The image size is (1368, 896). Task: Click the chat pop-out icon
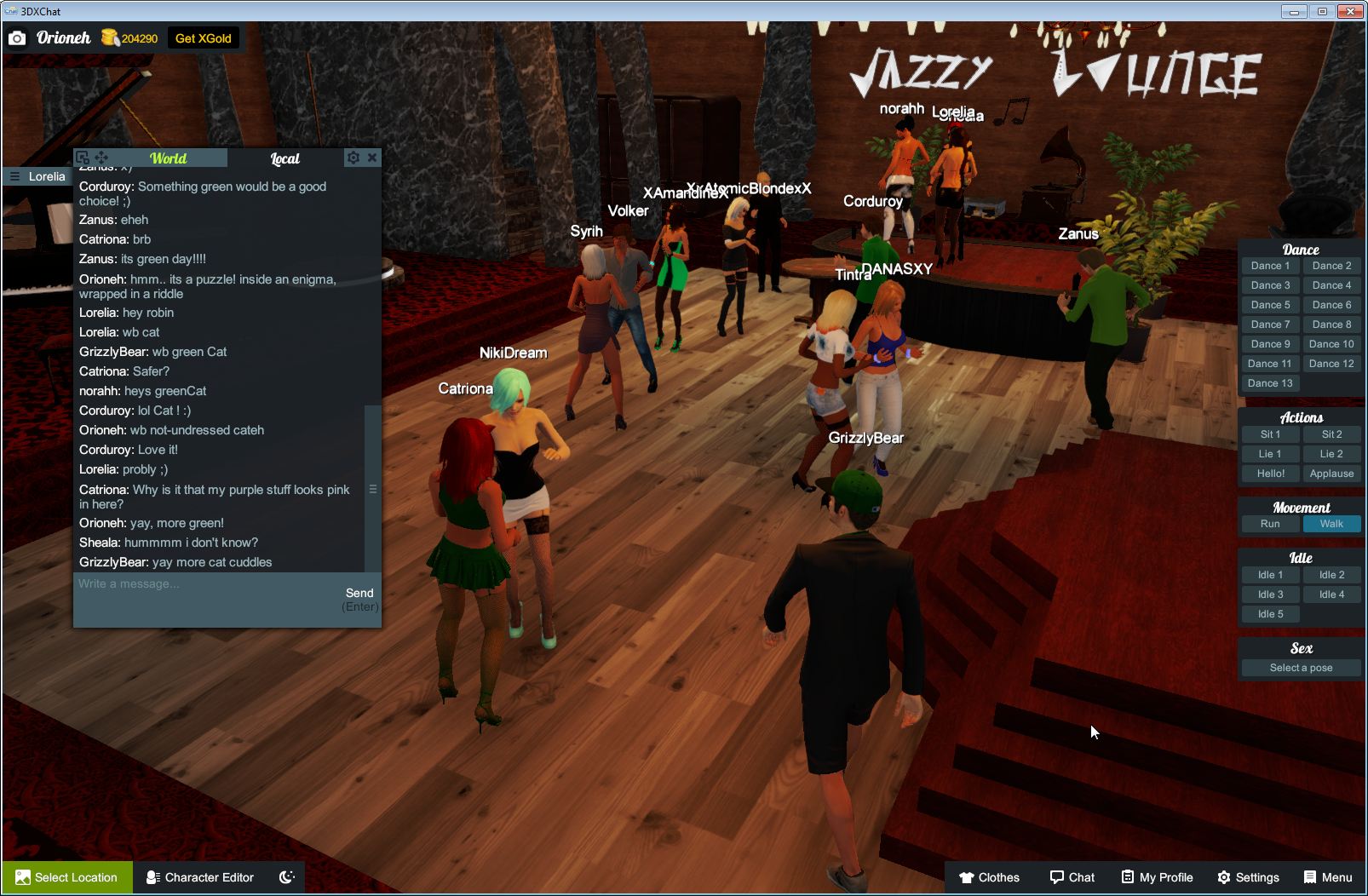click(82, 158)
